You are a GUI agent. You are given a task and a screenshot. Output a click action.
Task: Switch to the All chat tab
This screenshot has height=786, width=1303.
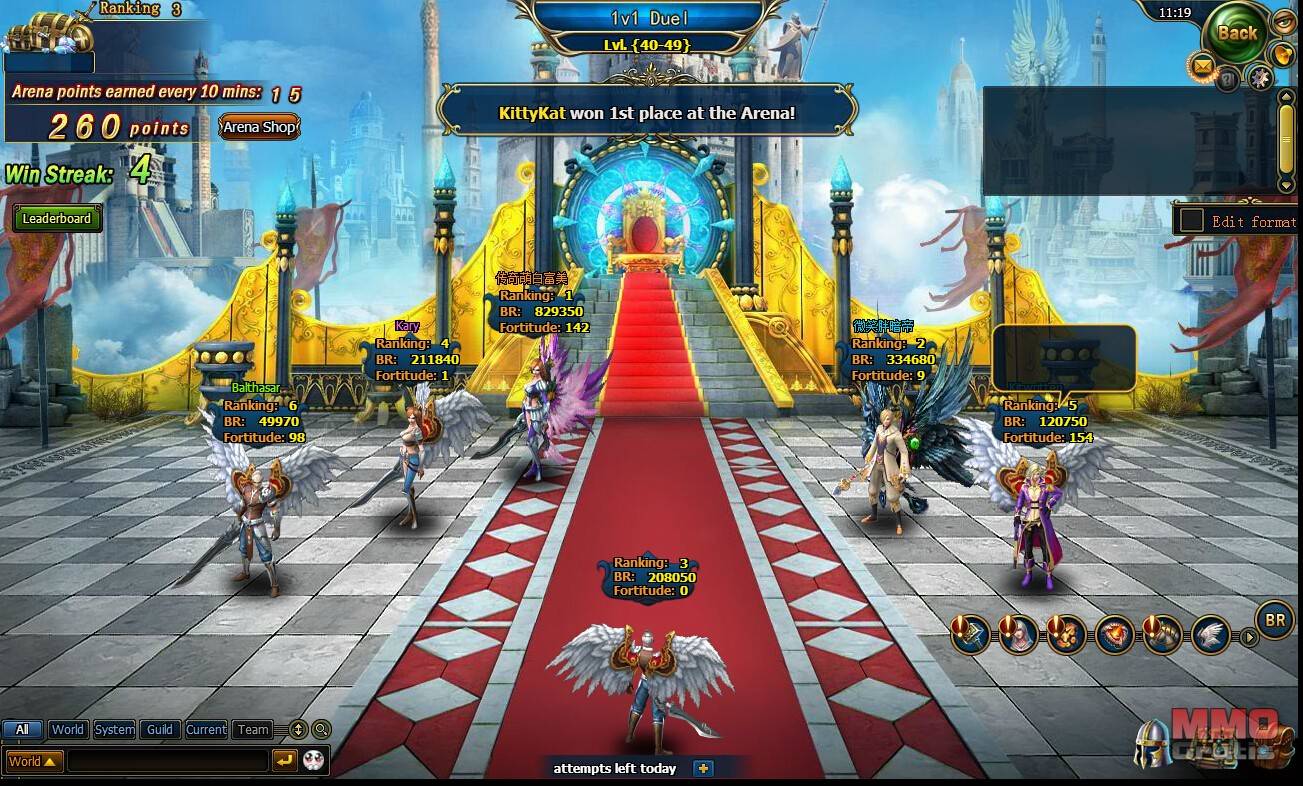coord(22,730)
